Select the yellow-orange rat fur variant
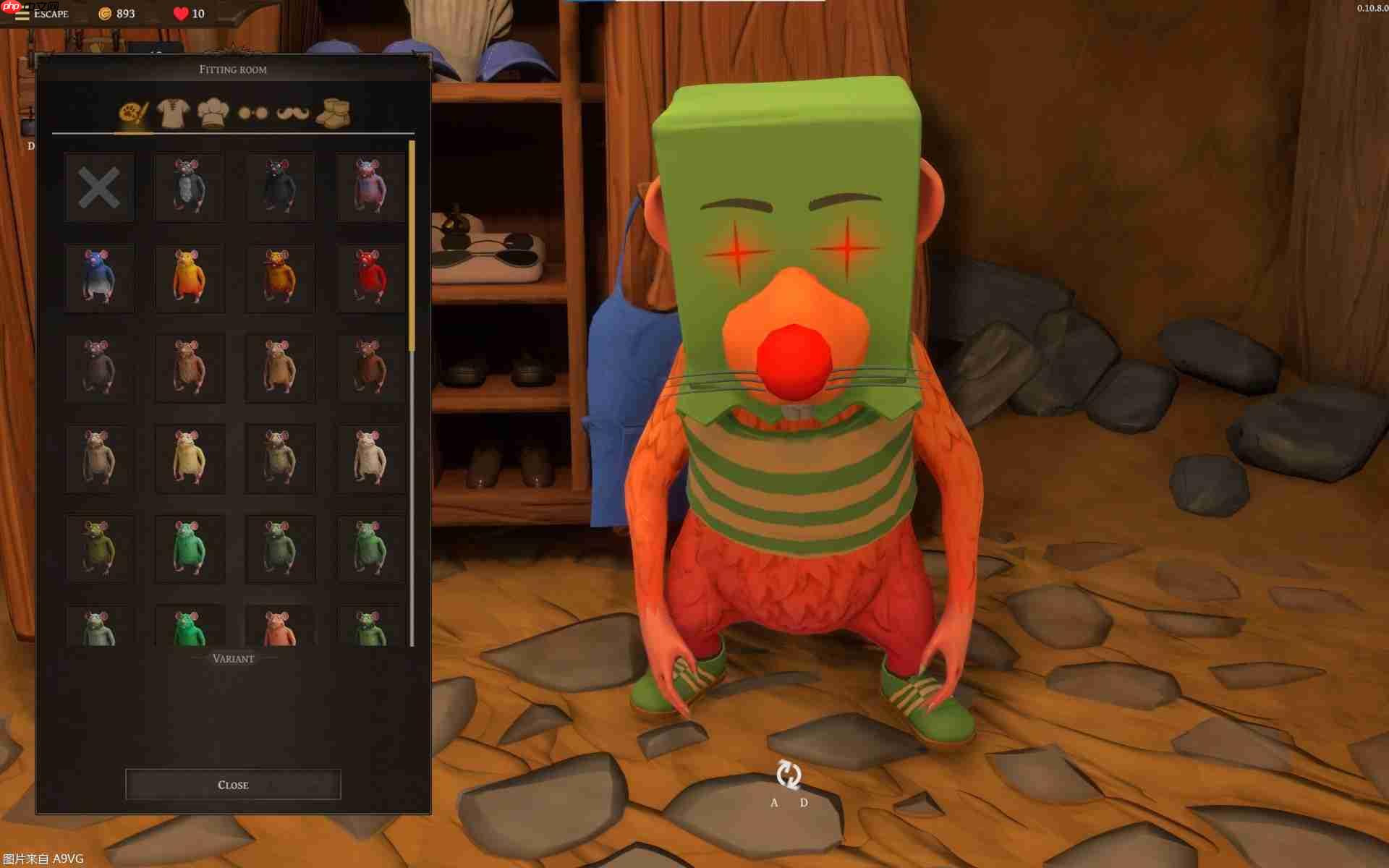Viewport: 1389px width, 868px height. pyautogui.click(x=190, y=277)
